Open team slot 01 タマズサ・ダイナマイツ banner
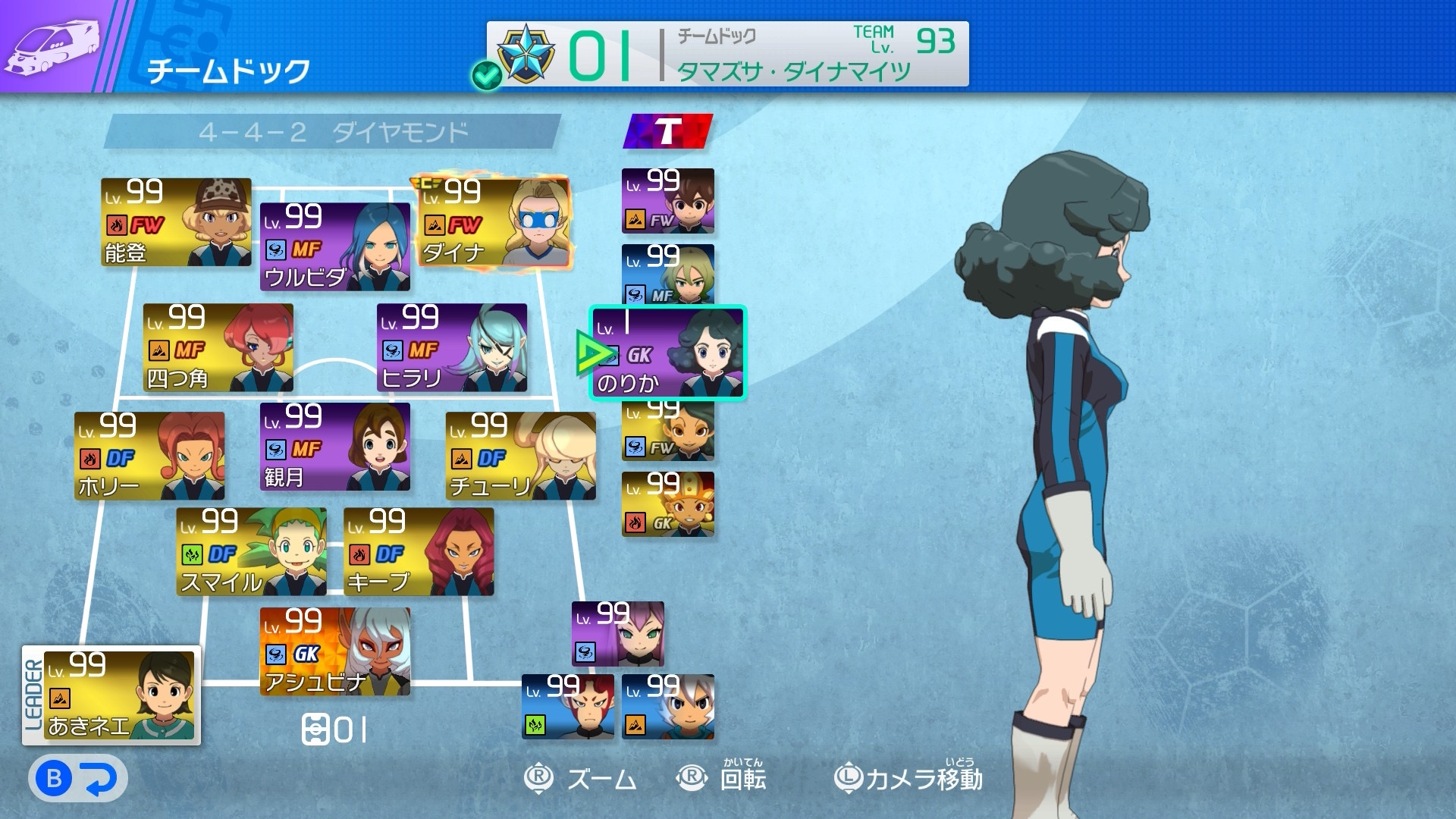Screen dimensions: 1456x819 (x=728, y=54)
